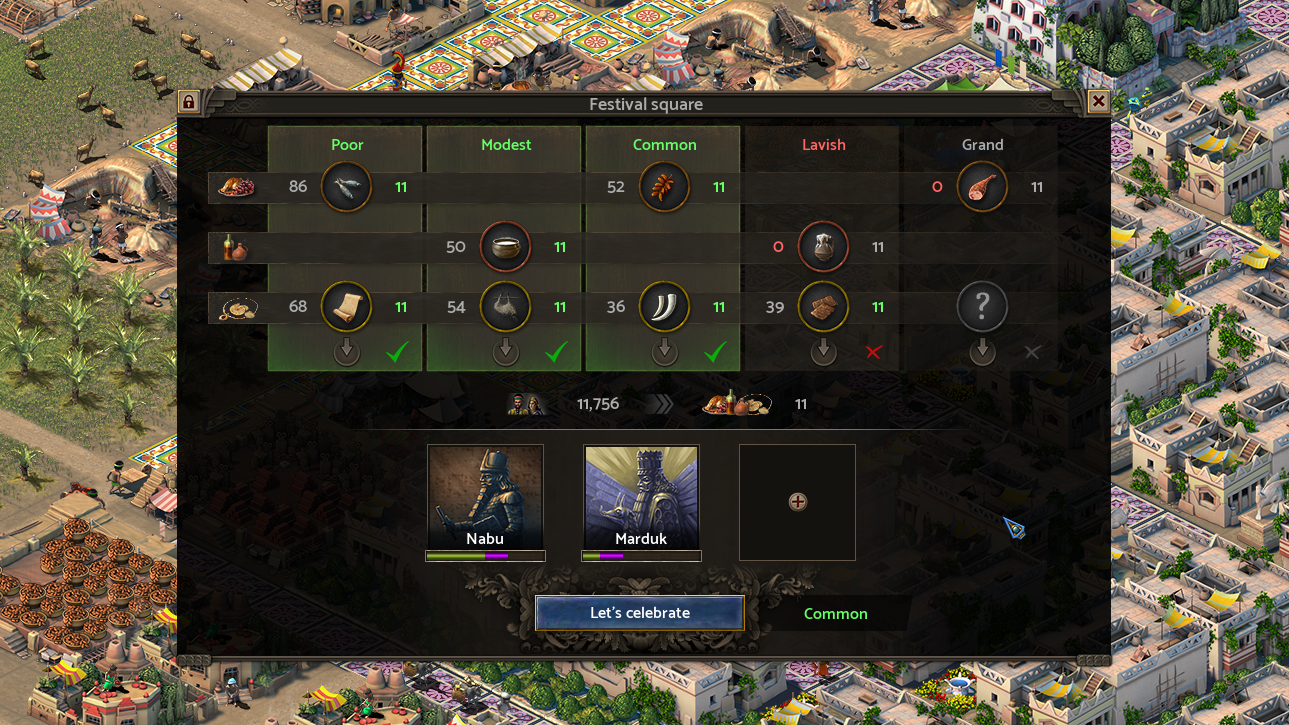The height and width of the screenshot is (725, 1289).
Task: Click the fish food icon under Poor
Action: (346, 187)
